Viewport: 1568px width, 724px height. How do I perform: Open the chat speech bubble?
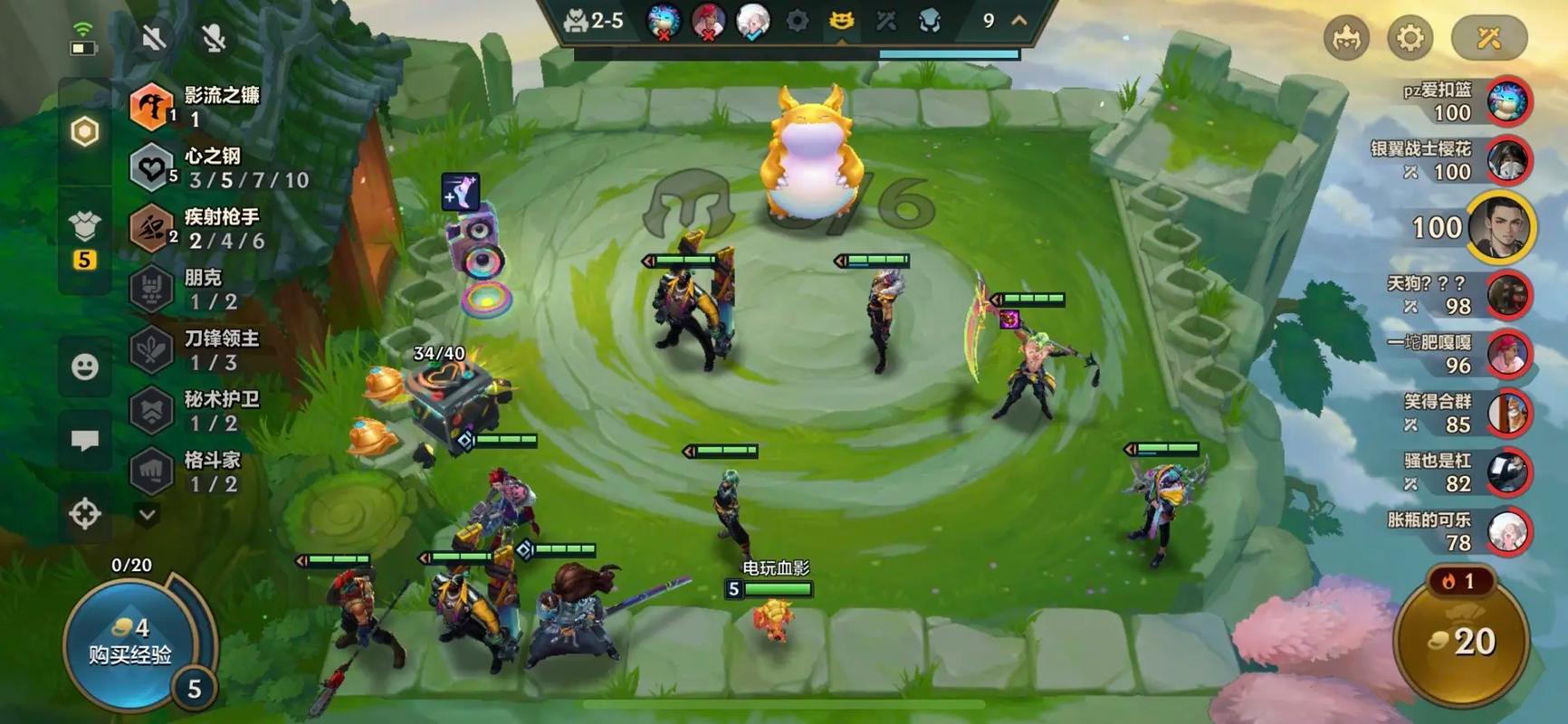pyautogui.click(x=85, y=441)
